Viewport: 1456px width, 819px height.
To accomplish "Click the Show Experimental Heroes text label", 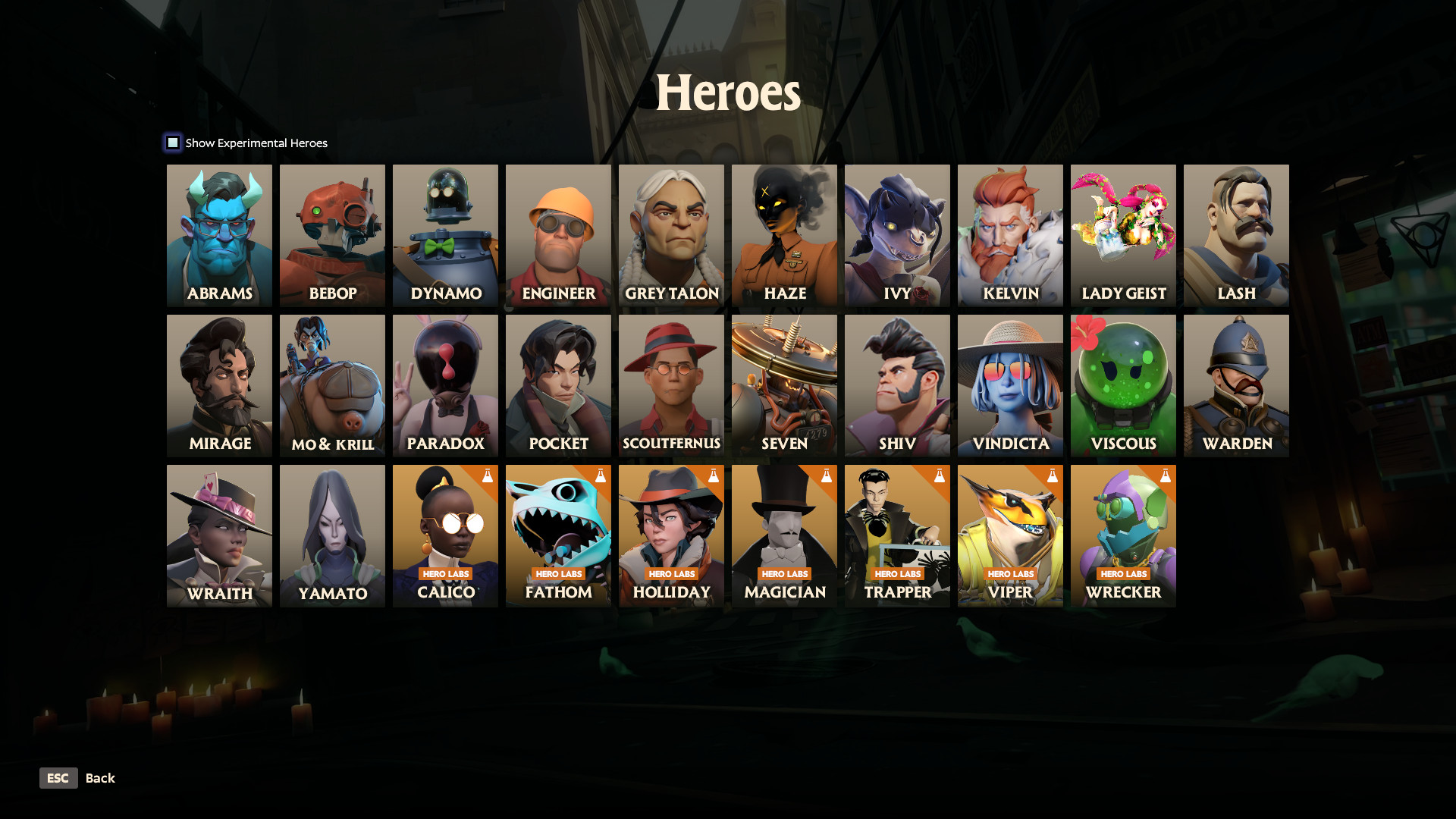I will 256,143.
